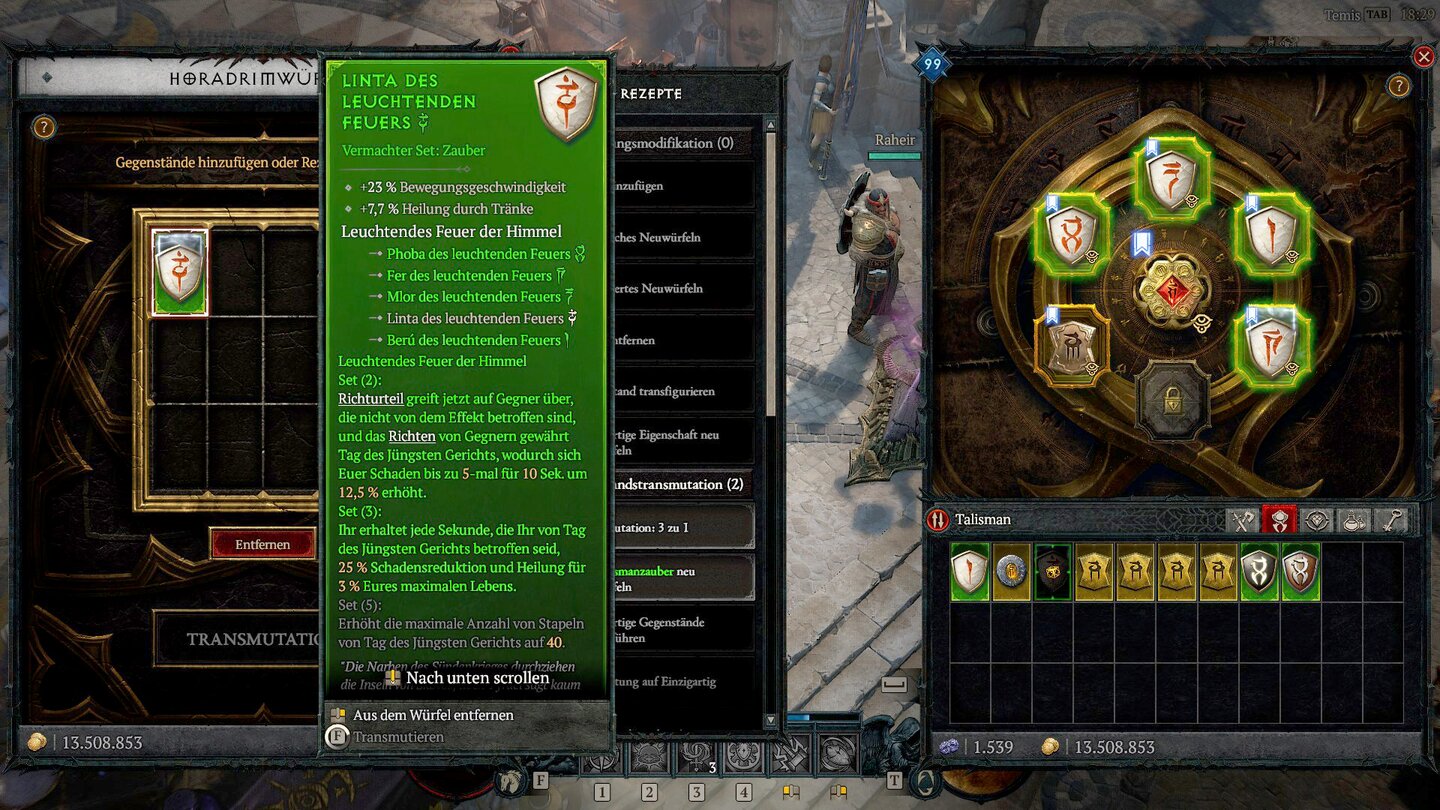Select the central talisman seal slot

(1171, 291)
